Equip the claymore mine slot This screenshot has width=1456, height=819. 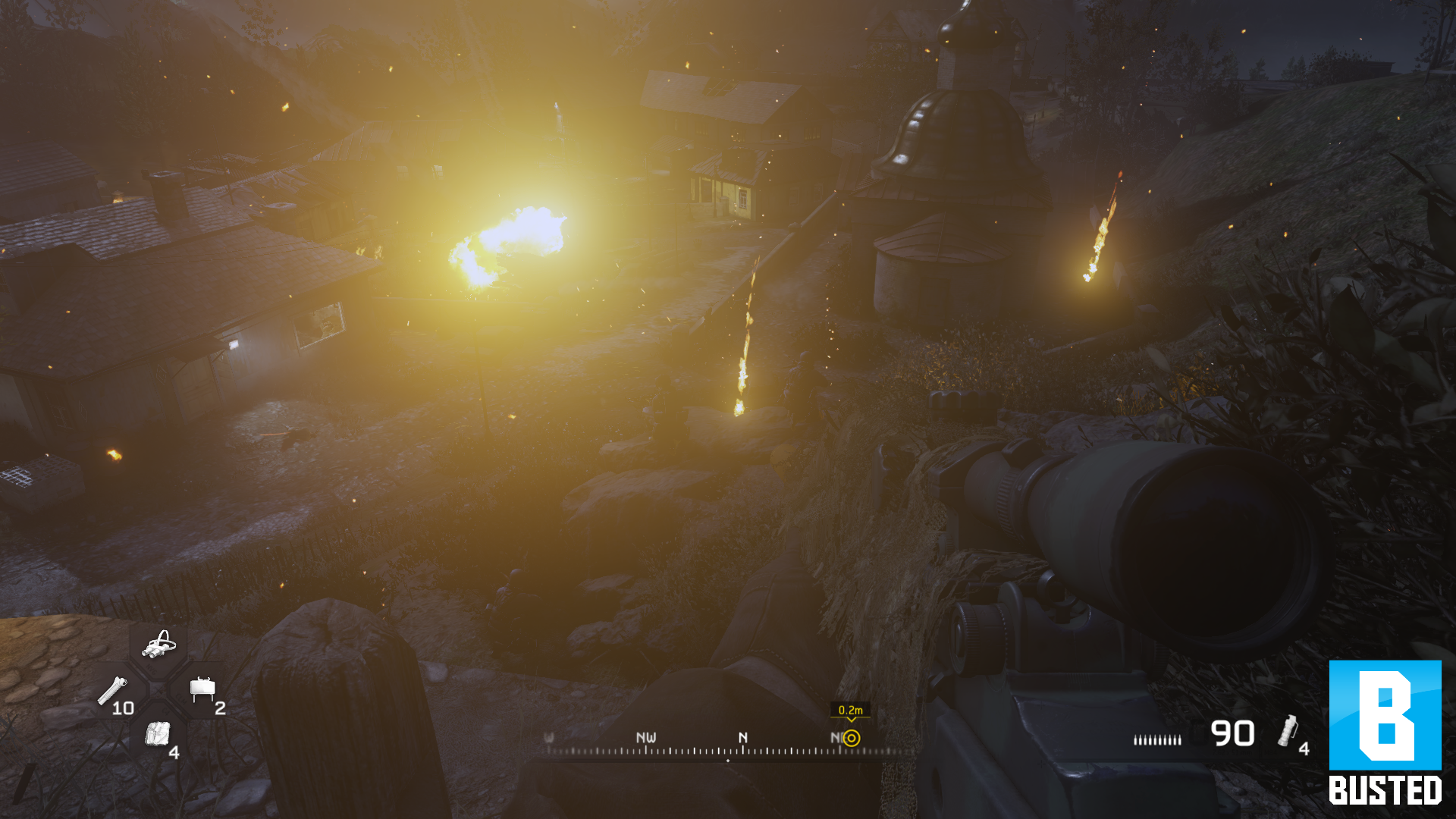pyautogui.click(x=202, y=689)
